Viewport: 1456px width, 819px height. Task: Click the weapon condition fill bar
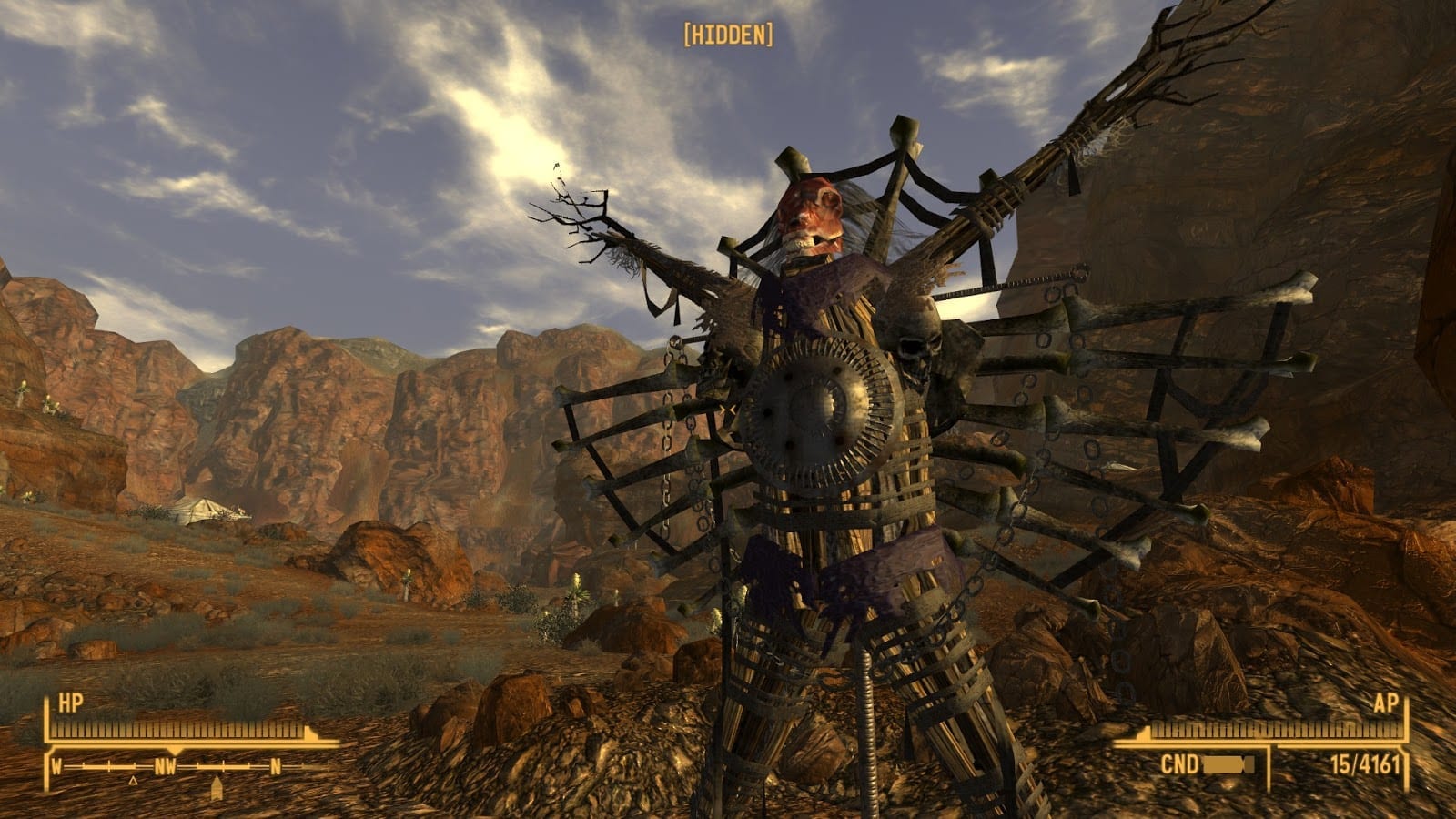(x=1227, y=763)
